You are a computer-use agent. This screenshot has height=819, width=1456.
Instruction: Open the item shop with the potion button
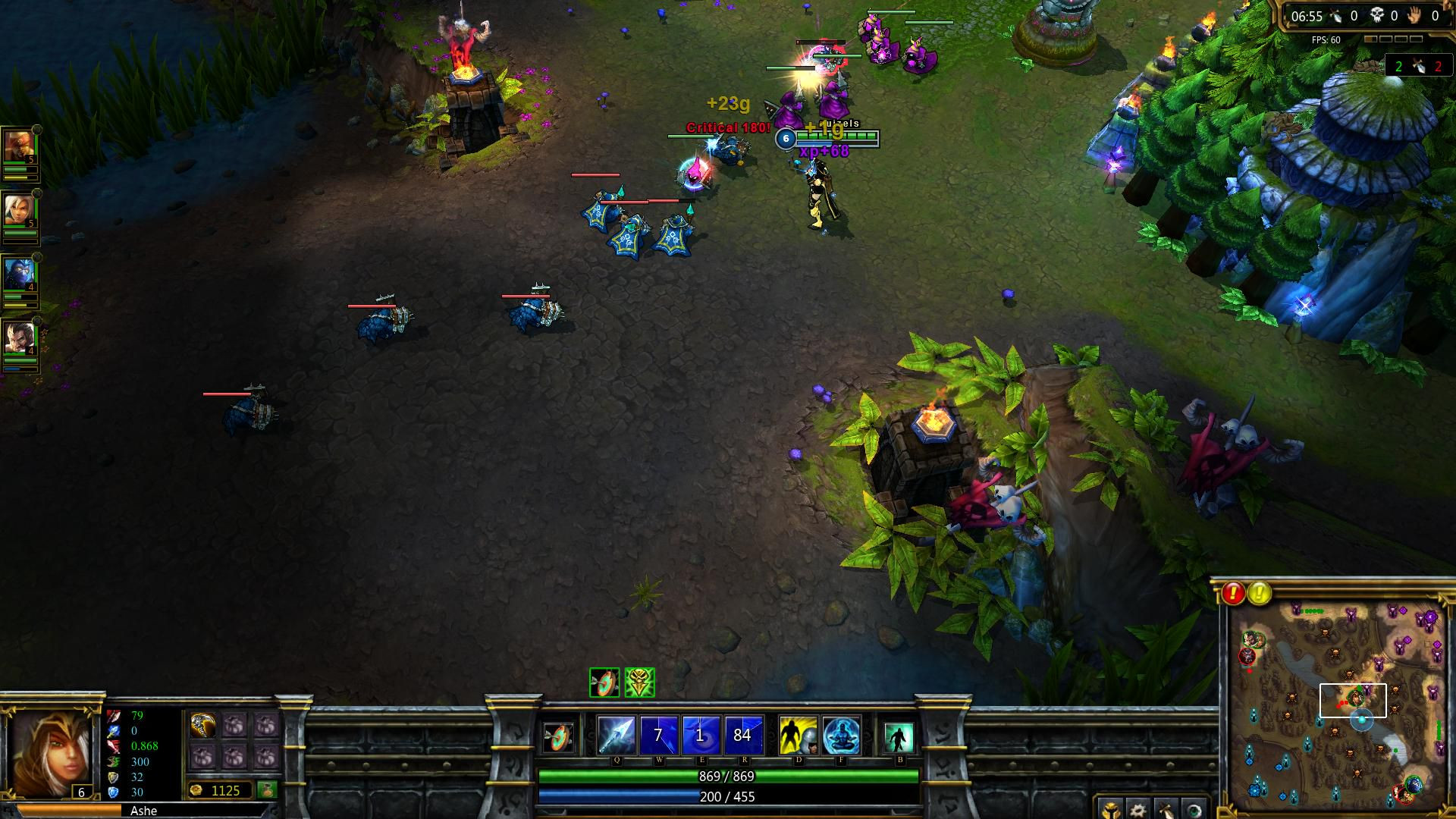266,790
